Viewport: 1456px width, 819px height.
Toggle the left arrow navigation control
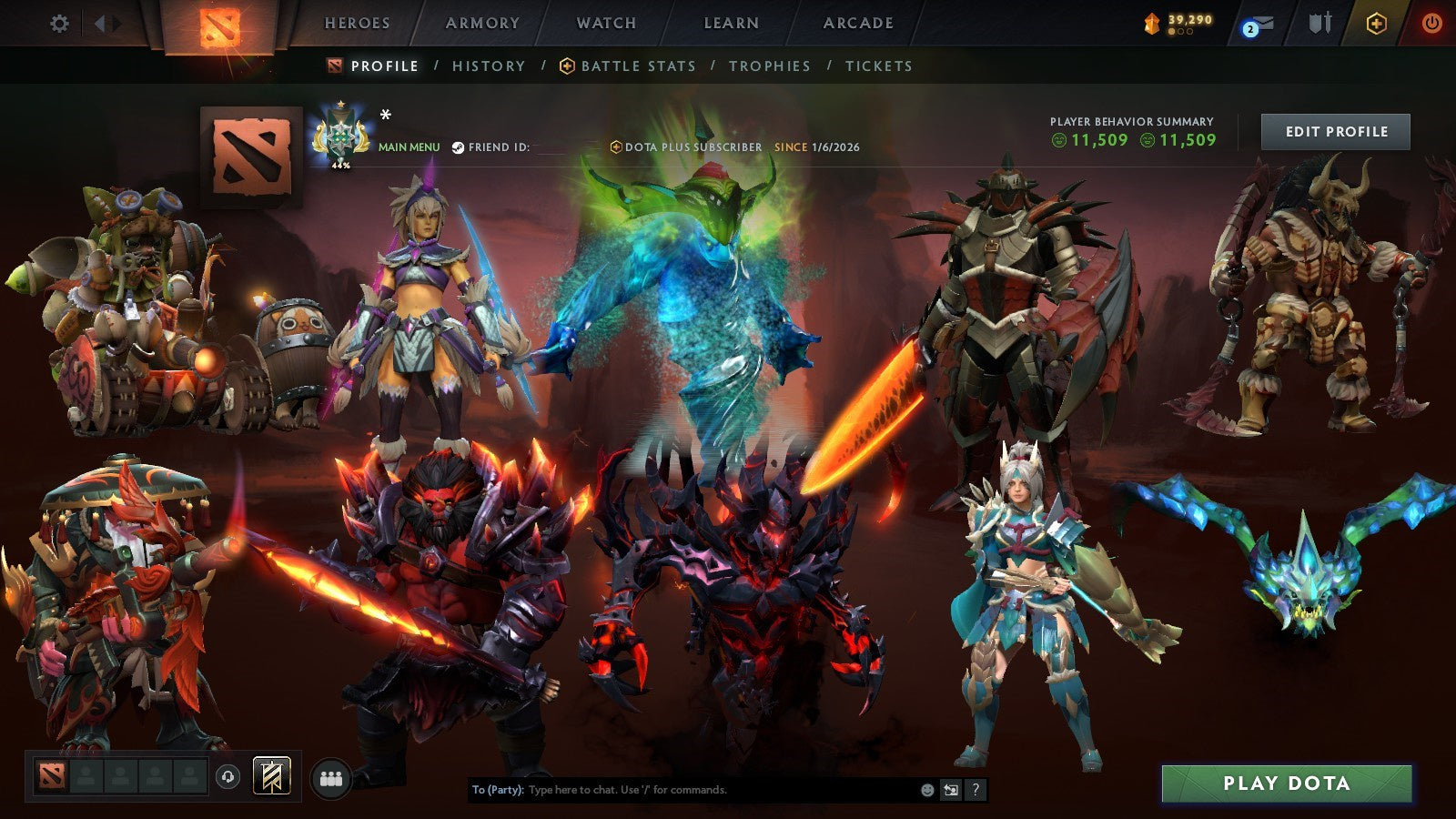pos(100,25)
